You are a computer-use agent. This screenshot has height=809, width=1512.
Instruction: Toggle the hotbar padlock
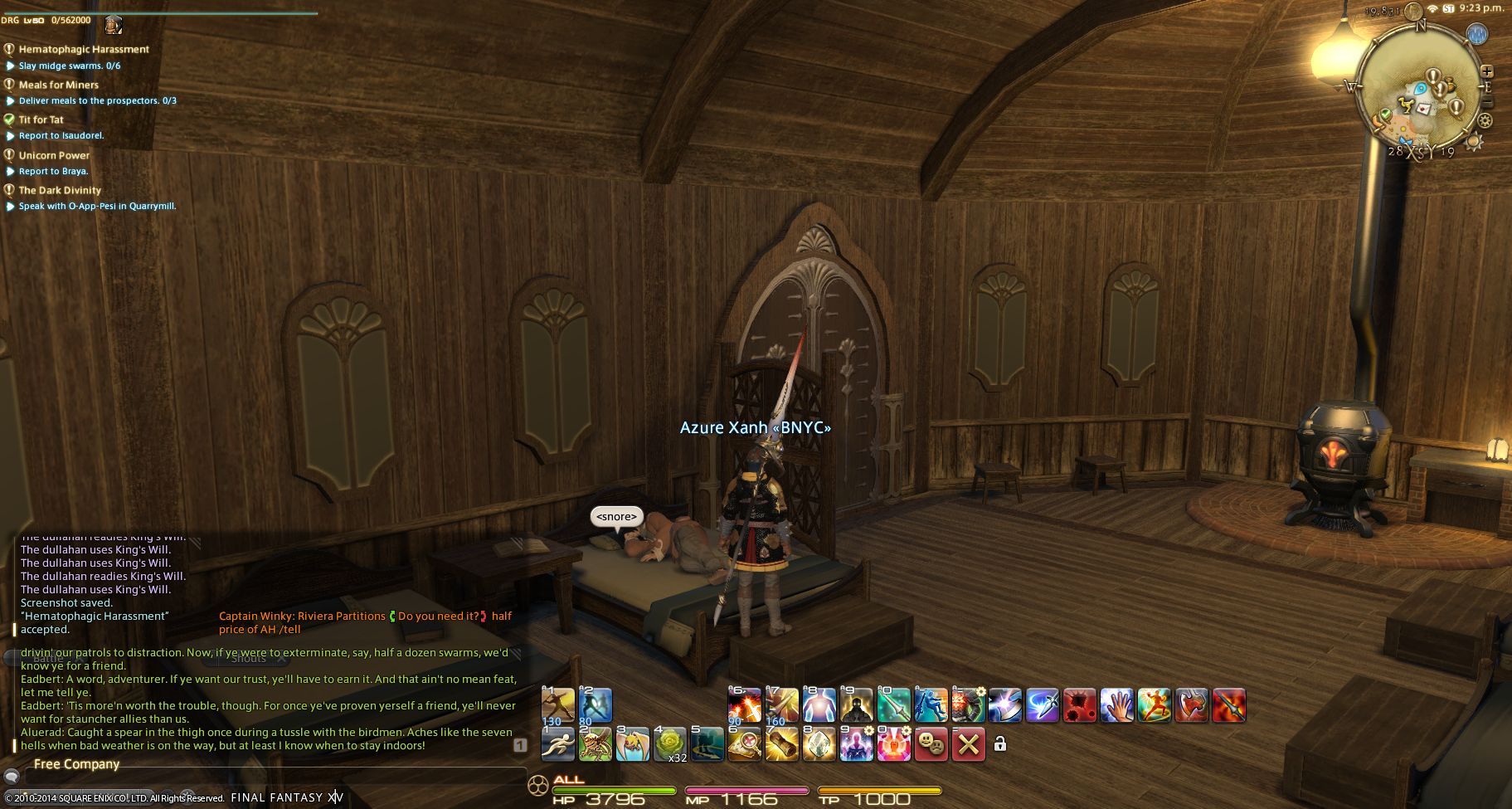[x=1000, y=744]
